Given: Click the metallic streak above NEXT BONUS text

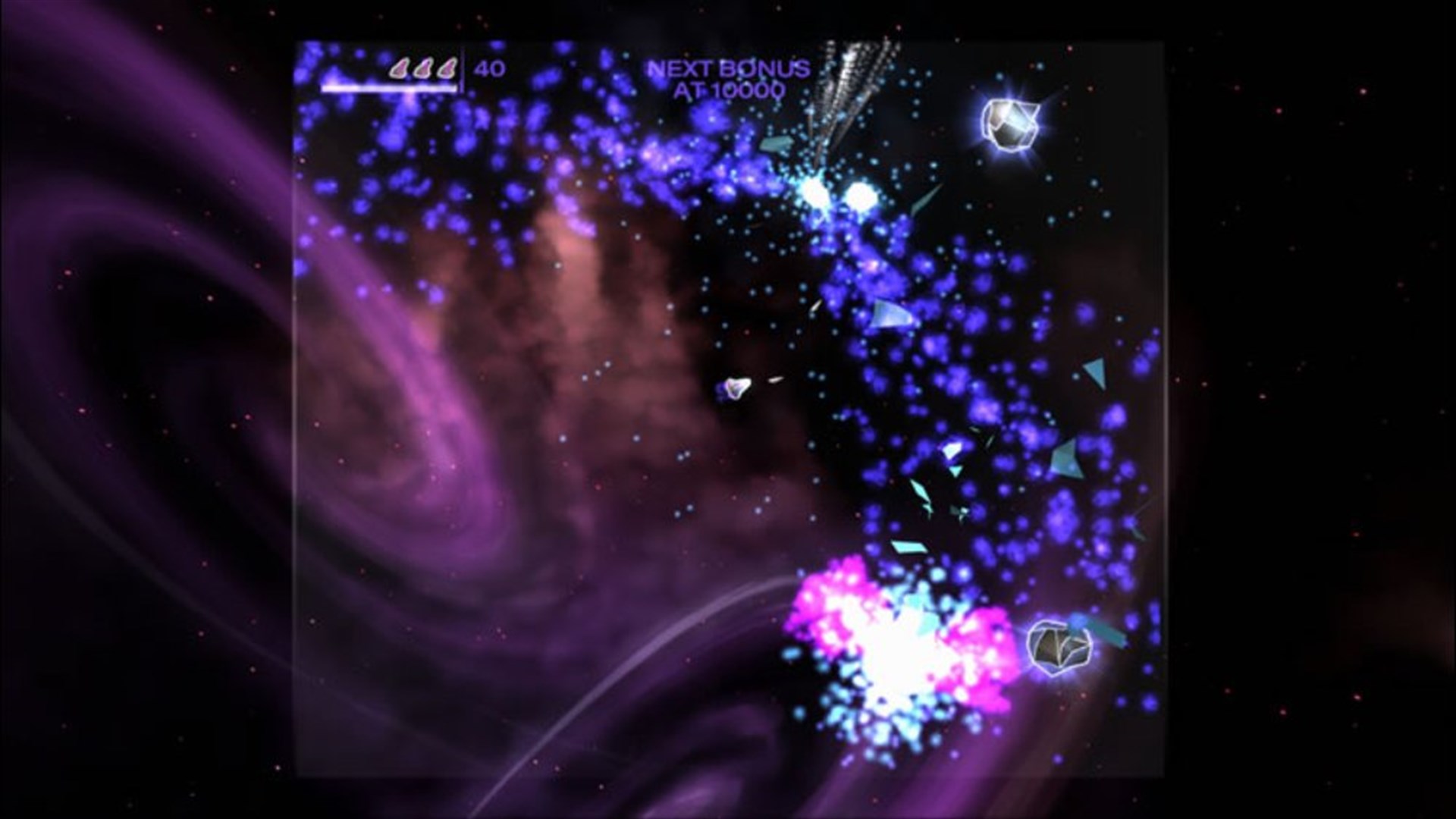Looking at the screenshot, I should pos(849,76).
